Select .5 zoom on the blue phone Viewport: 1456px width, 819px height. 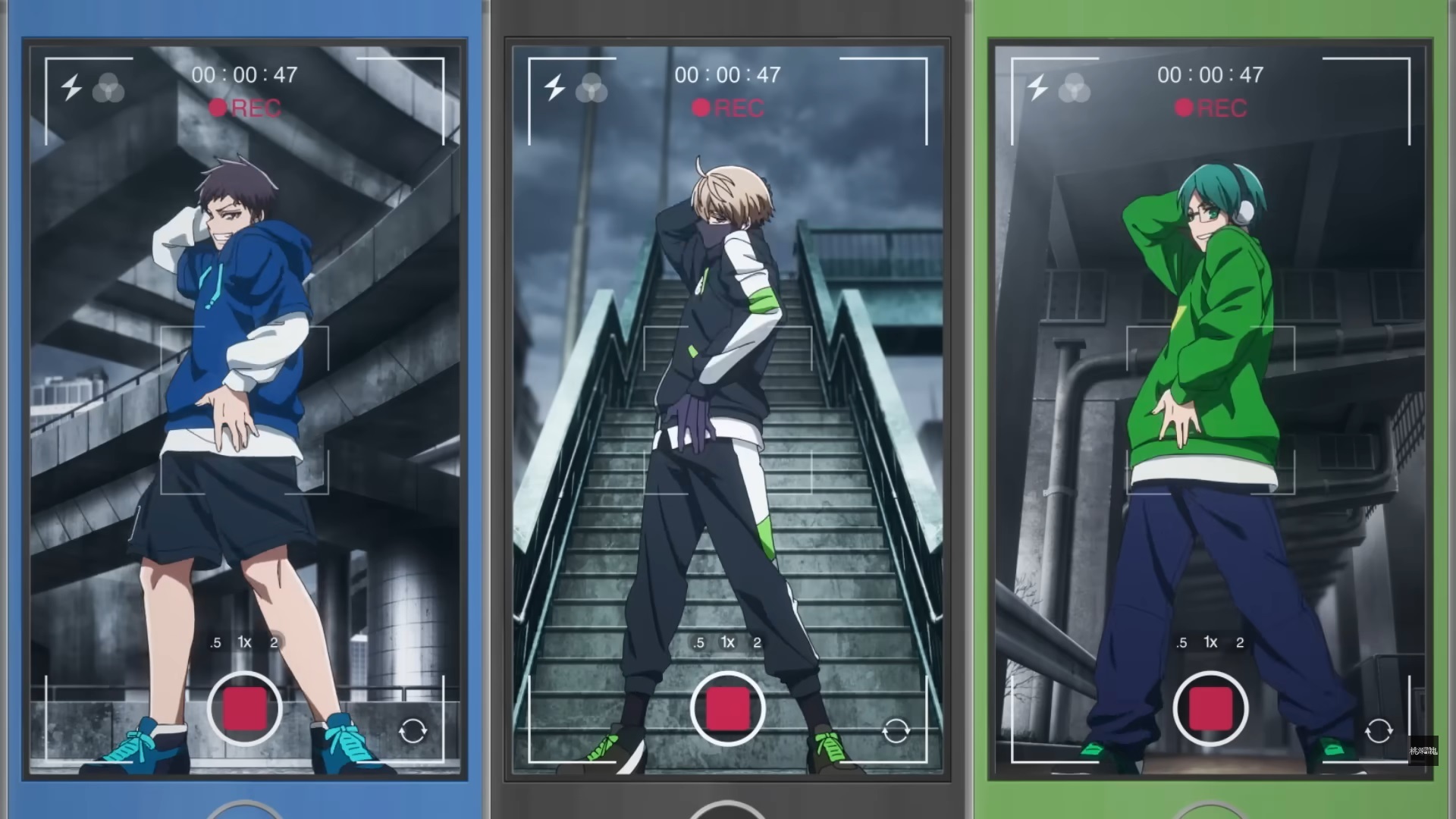215,643
